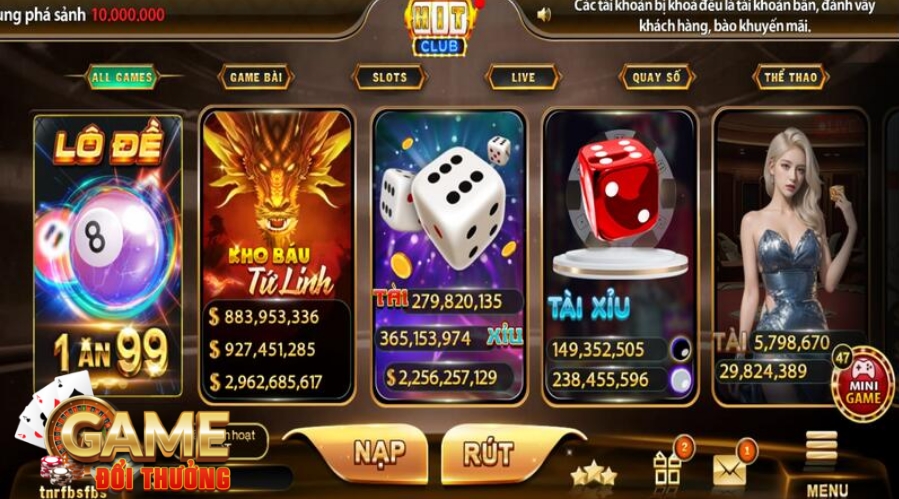Show the LIVE games tab

coord(522,77)
